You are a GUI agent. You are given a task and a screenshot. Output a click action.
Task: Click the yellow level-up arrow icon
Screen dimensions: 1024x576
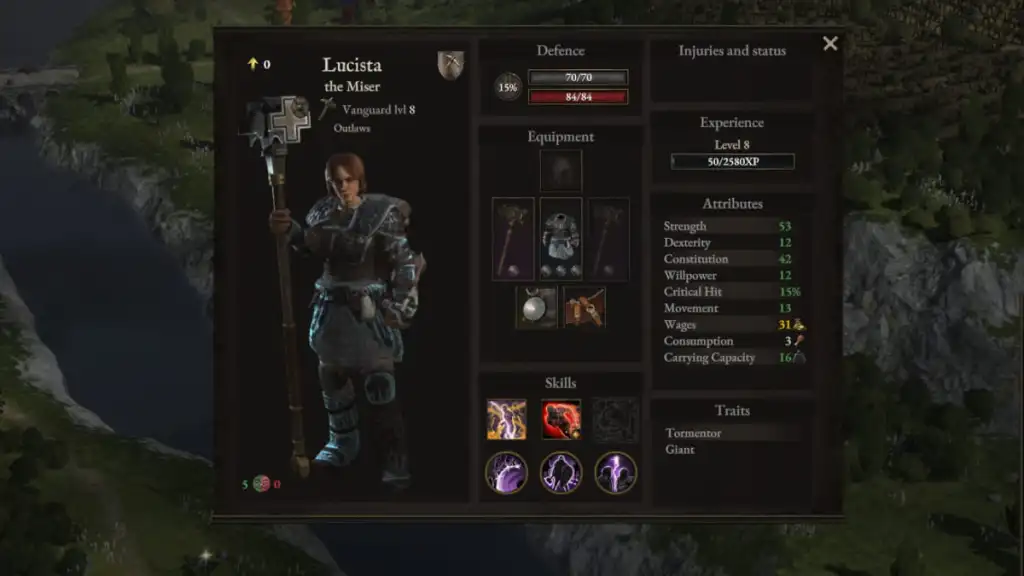(253, 64)
